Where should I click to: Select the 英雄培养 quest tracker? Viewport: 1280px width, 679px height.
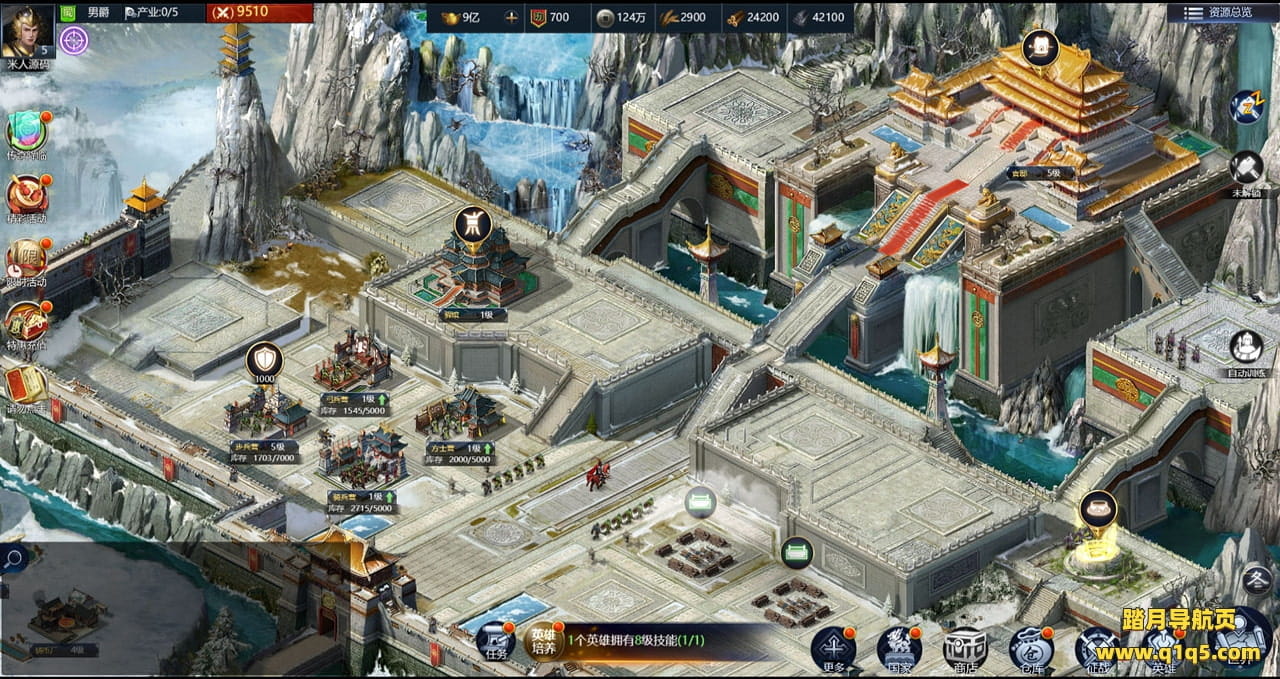[x=544, y=641]
